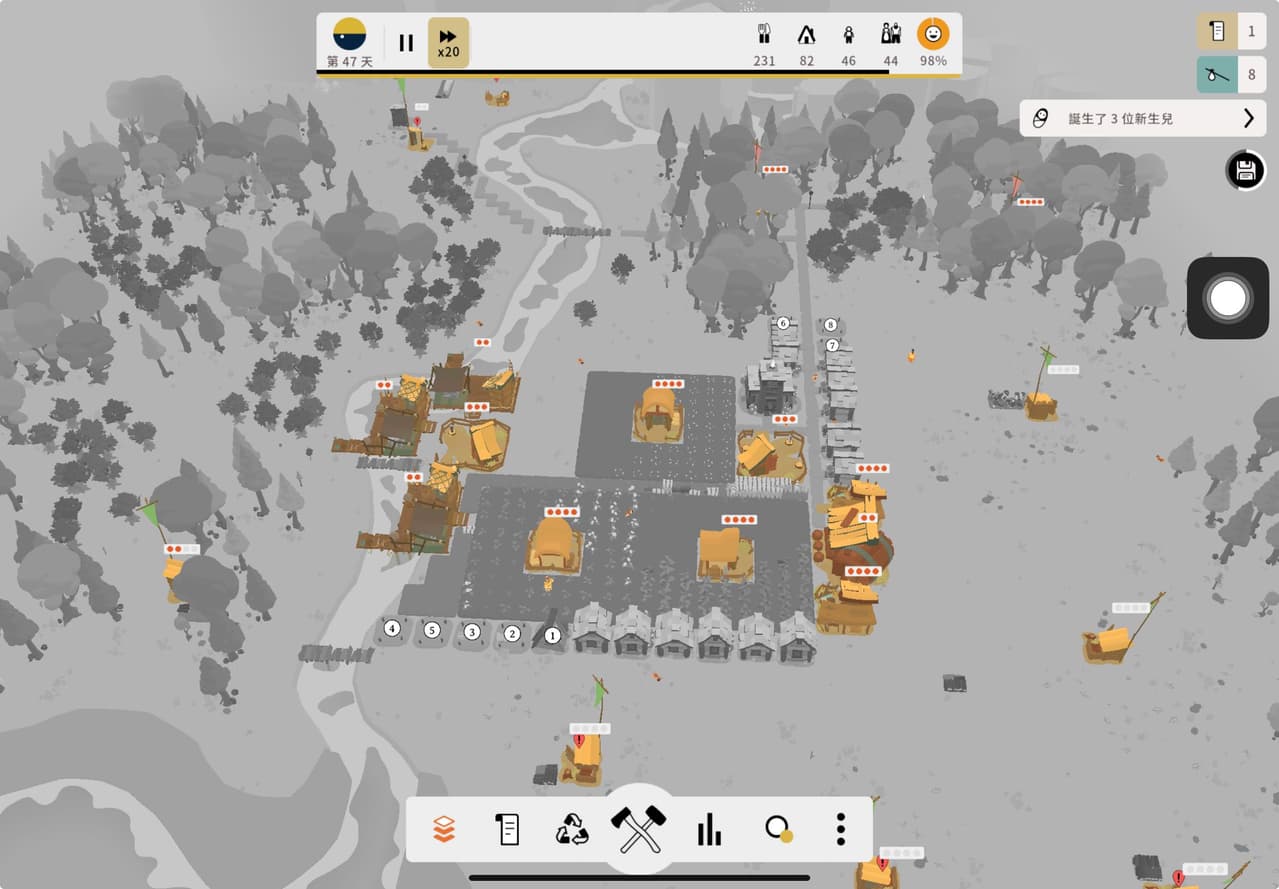The image size is (1279, 889).
Task: Save the game with the floppy disk button
Action: pos(1245,171)
